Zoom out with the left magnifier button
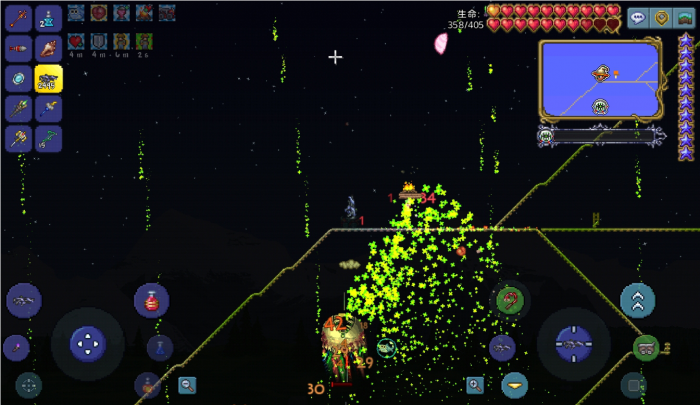 click(187, 384)
